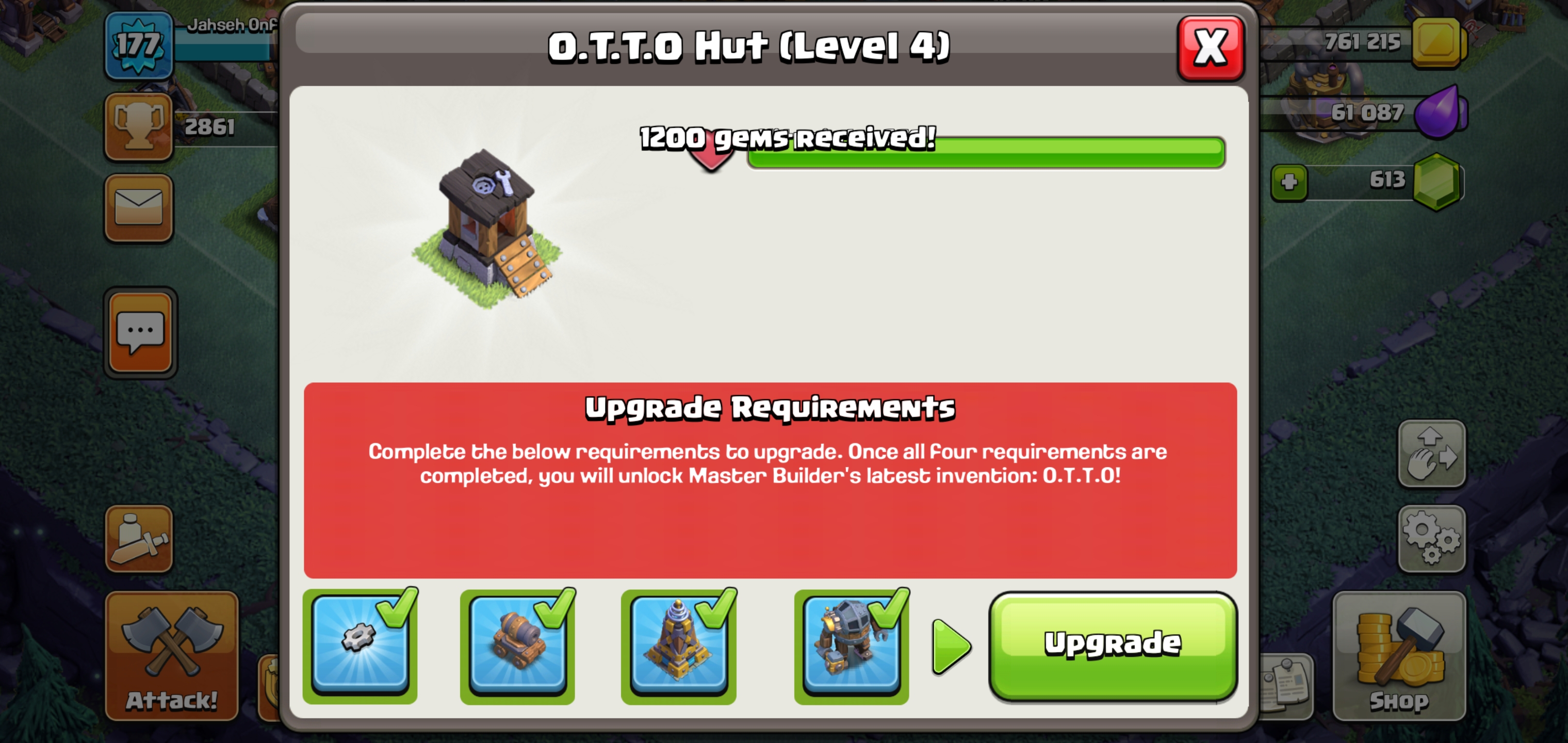Open the inbox mail icon
Screen dimensions: 1568x743
(x=139, y=207)
